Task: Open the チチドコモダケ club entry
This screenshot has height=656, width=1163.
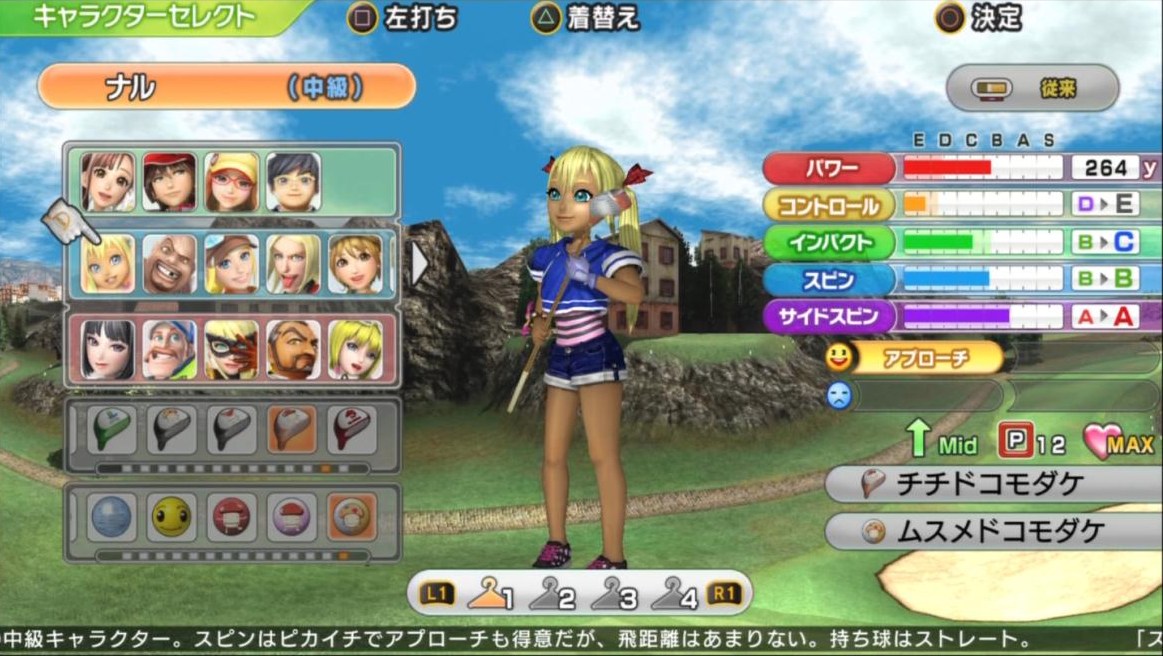Action: [x=992, y=485]
